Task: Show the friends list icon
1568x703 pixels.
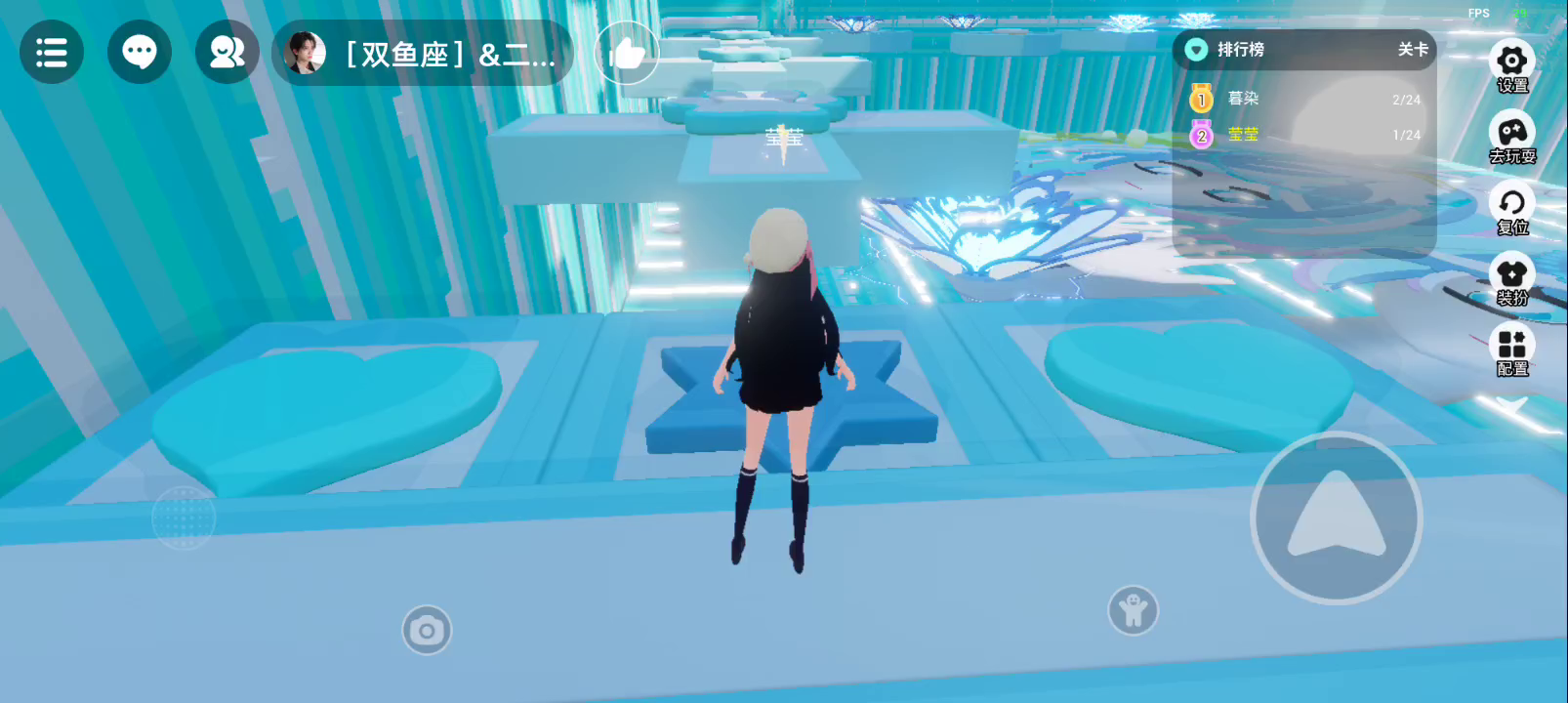Action: coord(227,52)
